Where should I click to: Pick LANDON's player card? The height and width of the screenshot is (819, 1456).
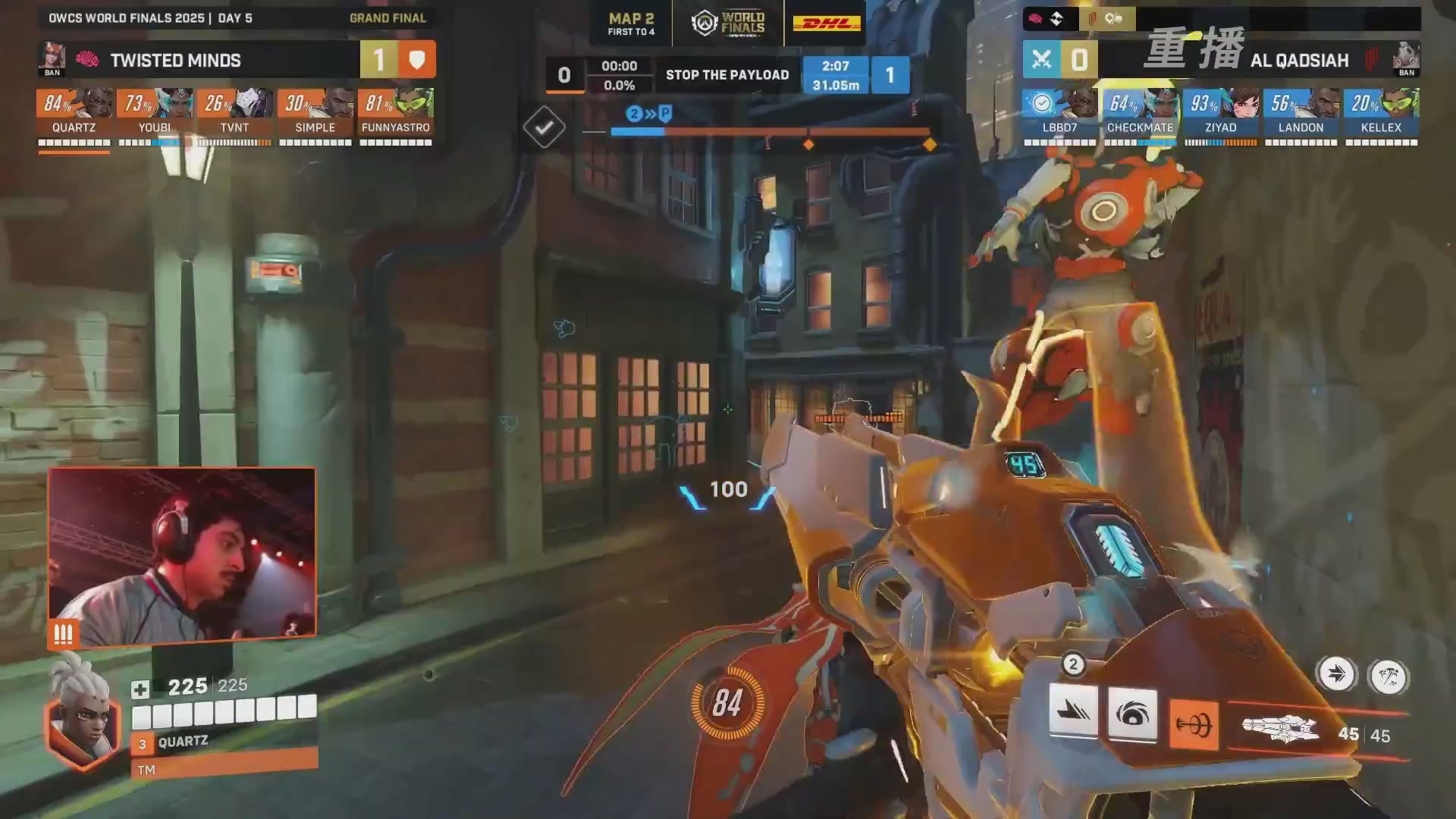point(1301,112)
